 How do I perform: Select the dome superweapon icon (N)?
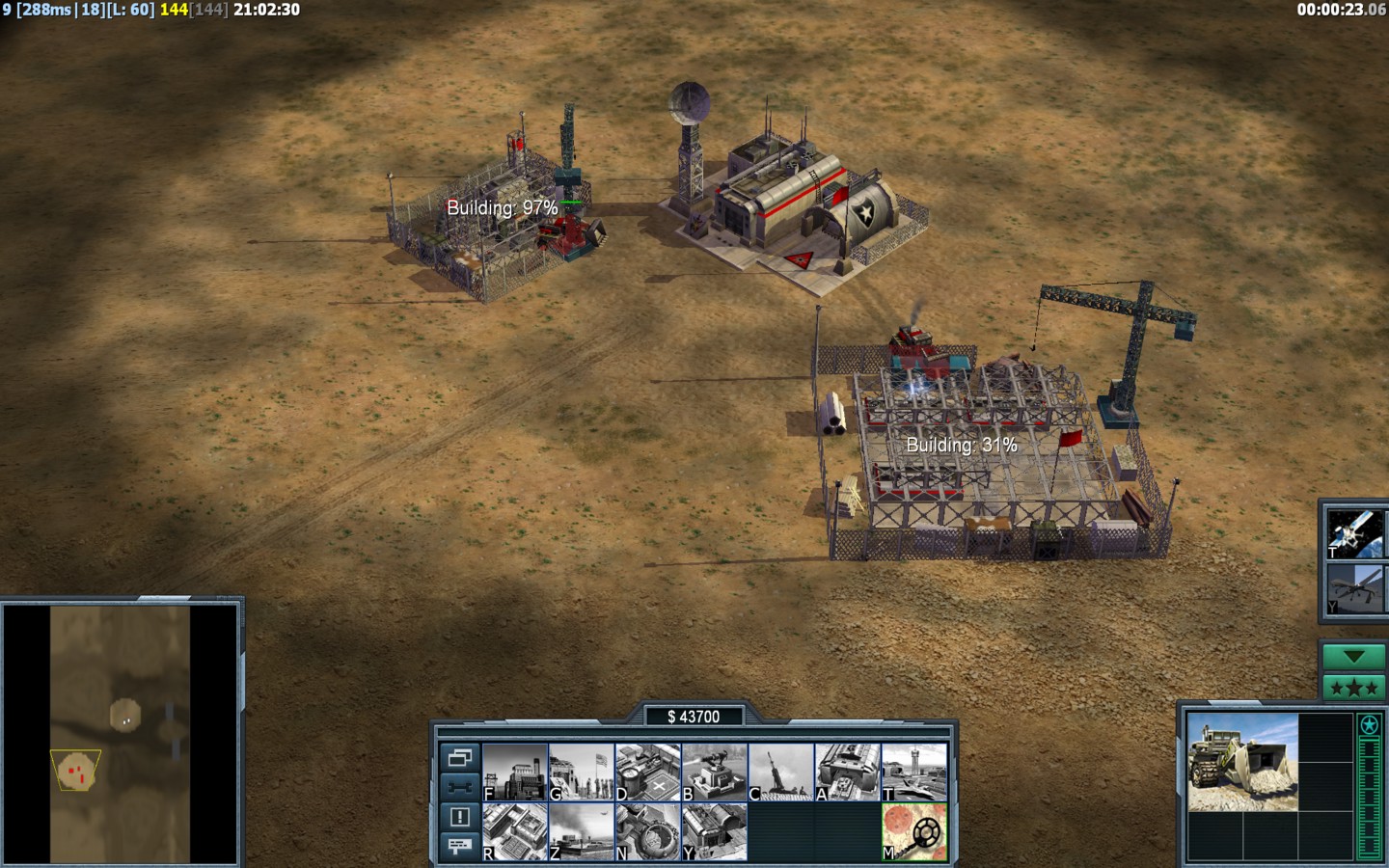(x=648, y=831)
